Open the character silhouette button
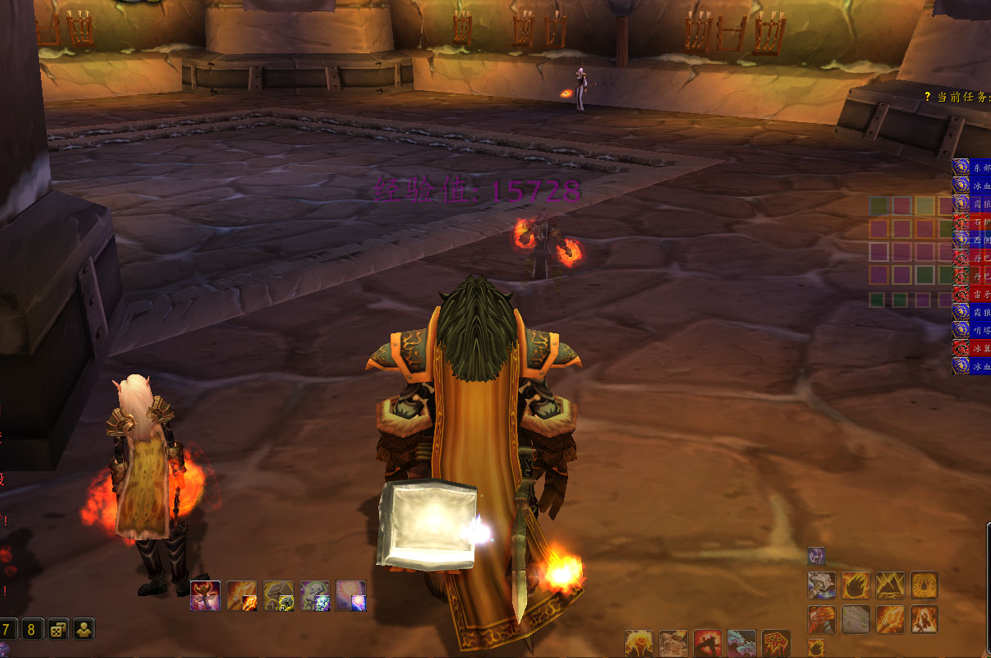This screenshot has width=991, height=658. [84, 629]
